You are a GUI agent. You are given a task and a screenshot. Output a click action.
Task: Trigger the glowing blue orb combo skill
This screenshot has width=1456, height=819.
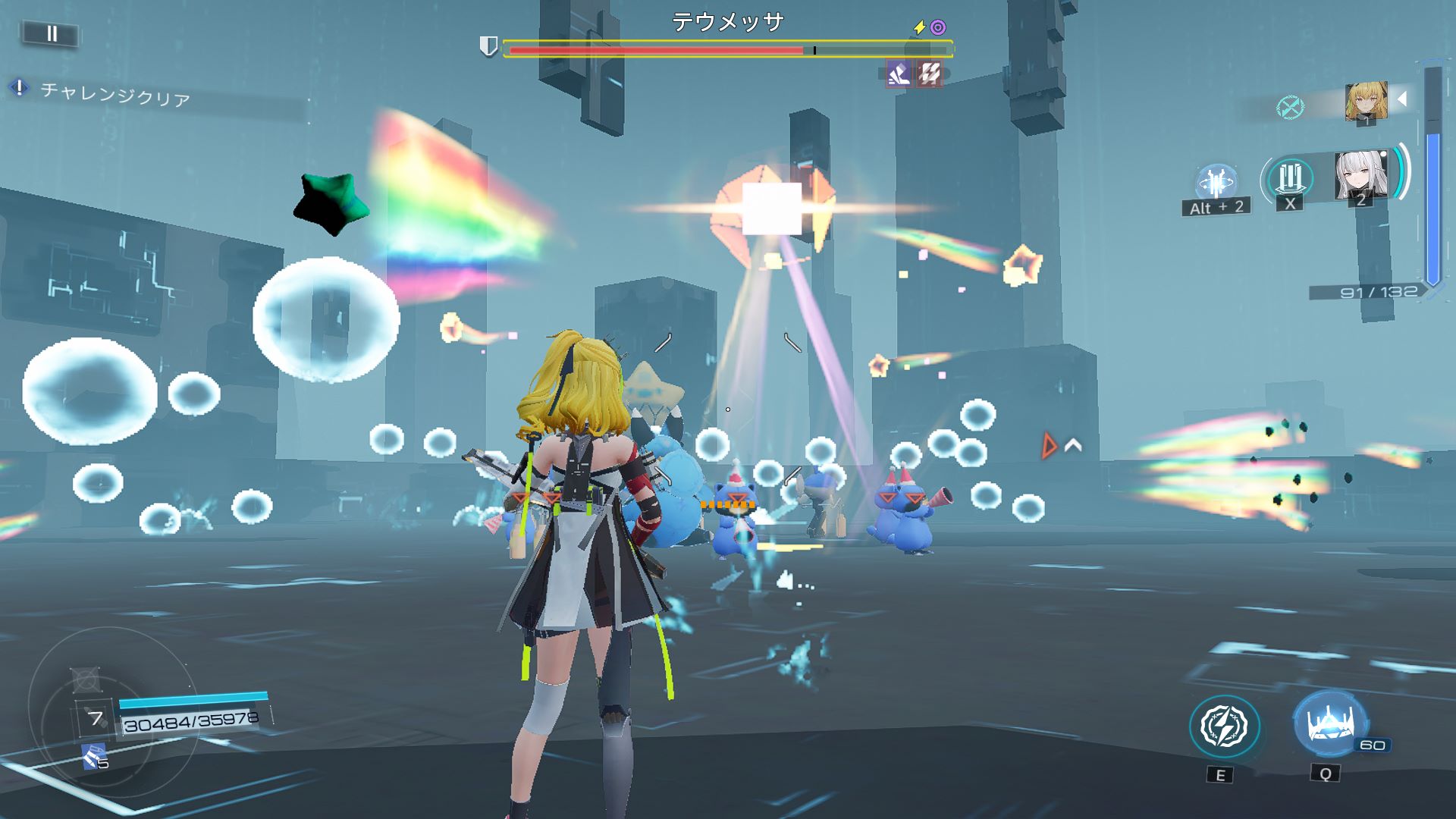[1216, 183]
